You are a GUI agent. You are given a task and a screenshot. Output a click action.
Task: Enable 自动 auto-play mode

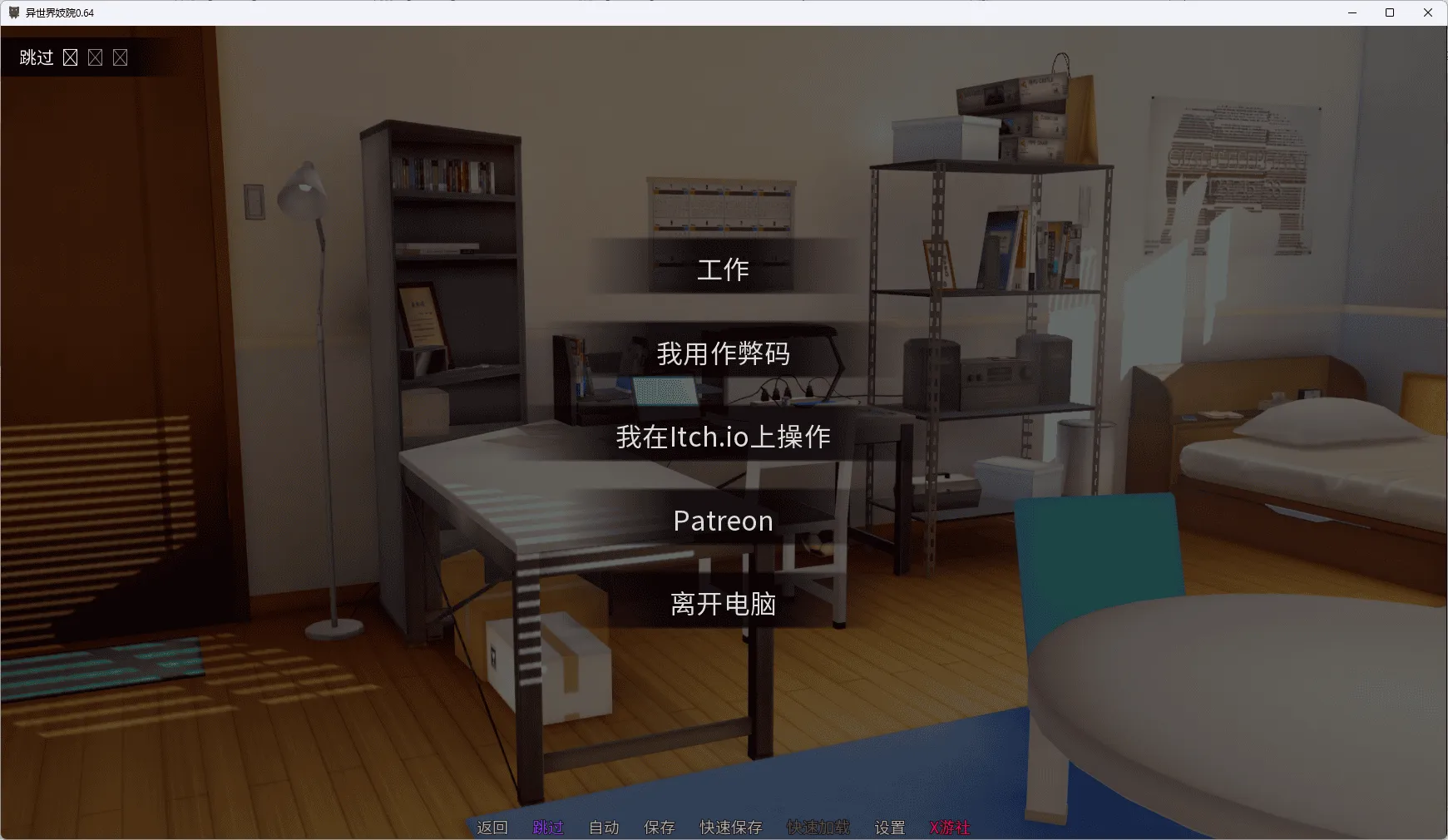click(x=605, y=828)
